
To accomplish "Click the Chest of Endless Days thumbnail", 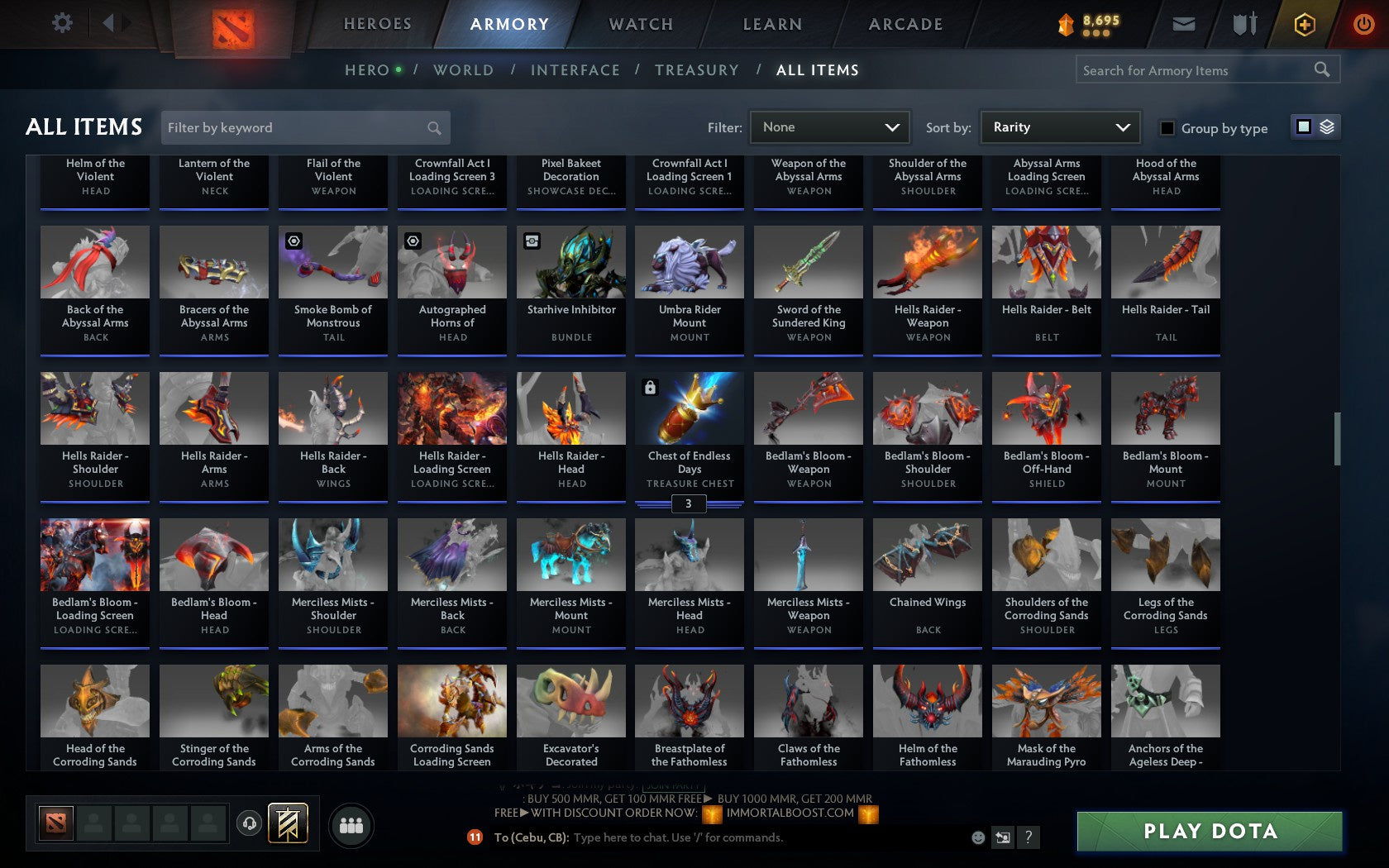I will 689,407.
